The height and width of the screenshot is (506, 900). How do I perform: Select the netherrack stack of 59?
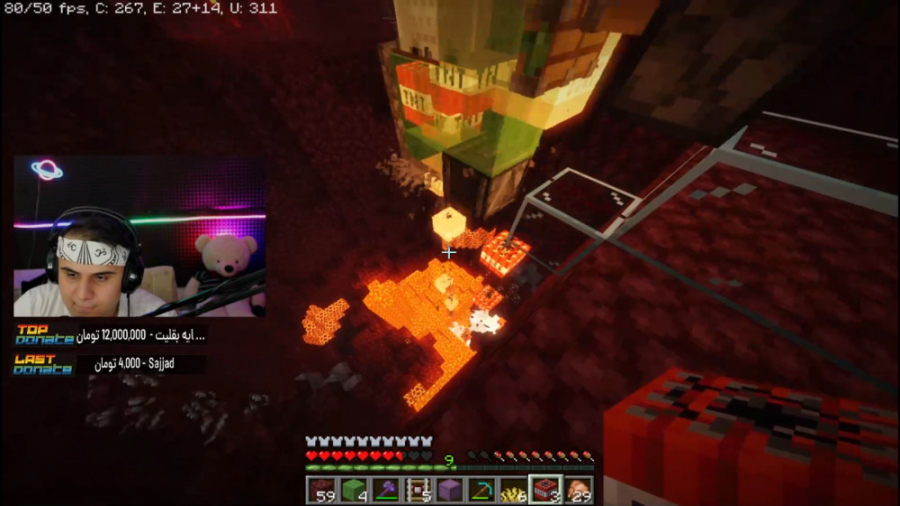click(322, 490)
